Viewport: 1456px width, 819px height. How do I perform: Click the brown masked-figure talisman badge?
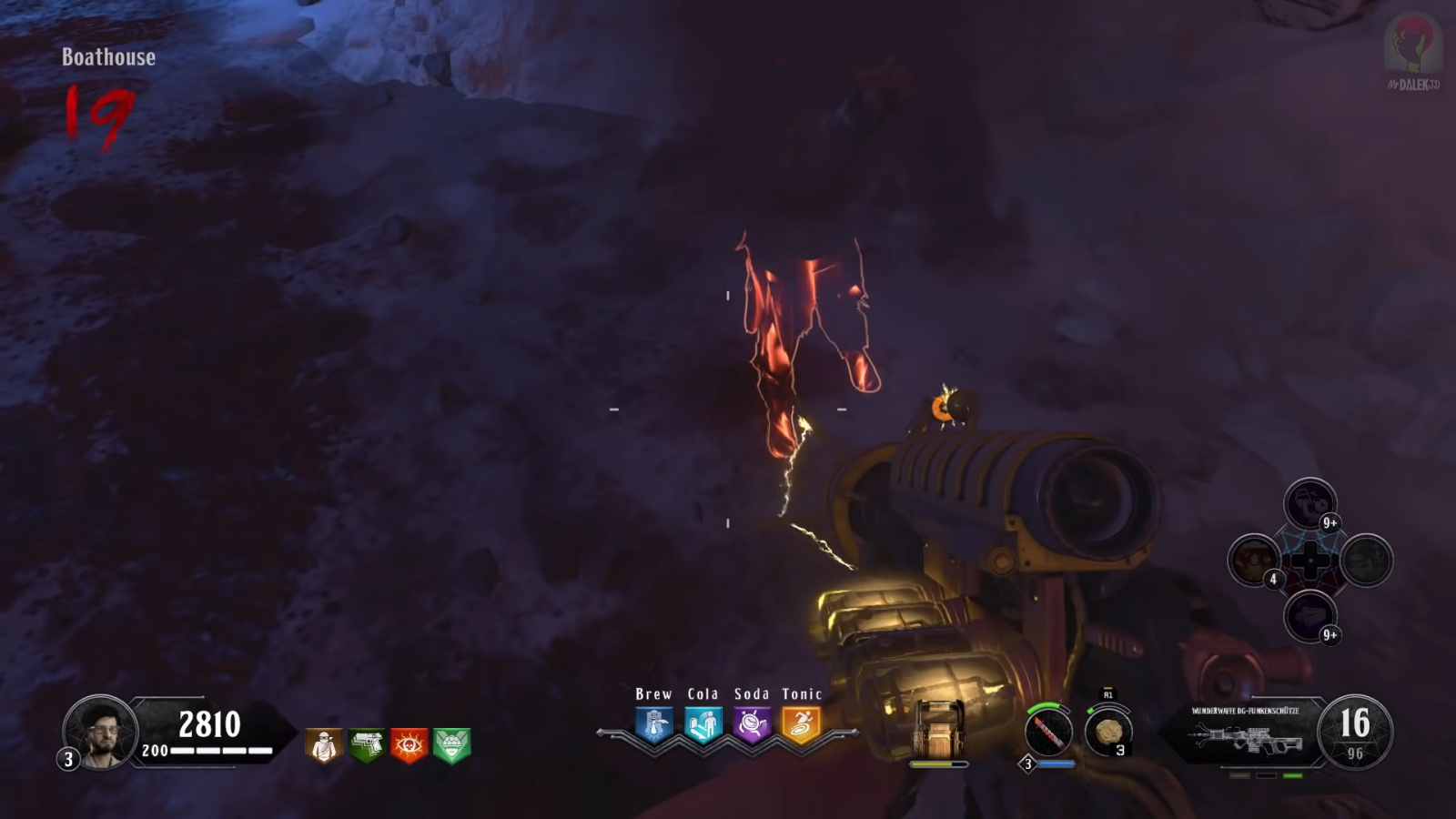pyautogui.click(x=324, y=745)
